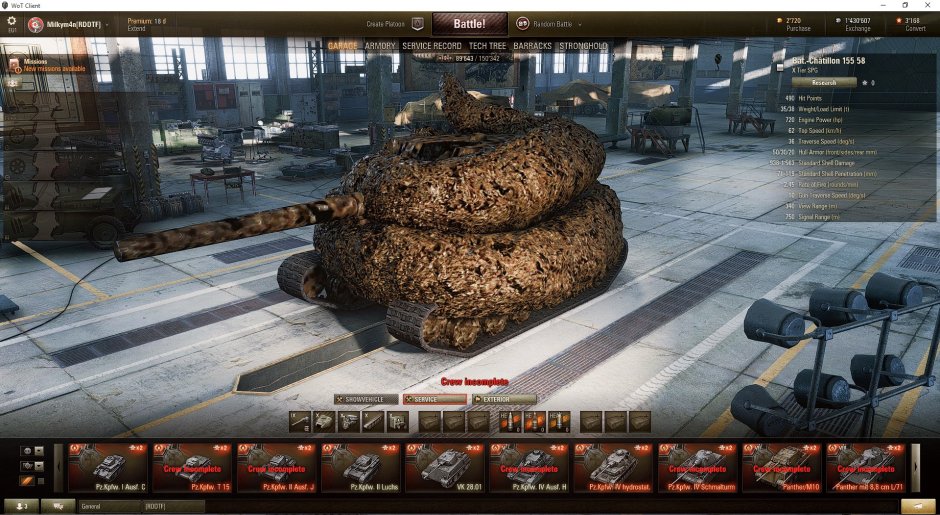This screenshot has width=940, height=515.
Task: Open the Service button for the vehicle
Action: [x=435, y=399]
